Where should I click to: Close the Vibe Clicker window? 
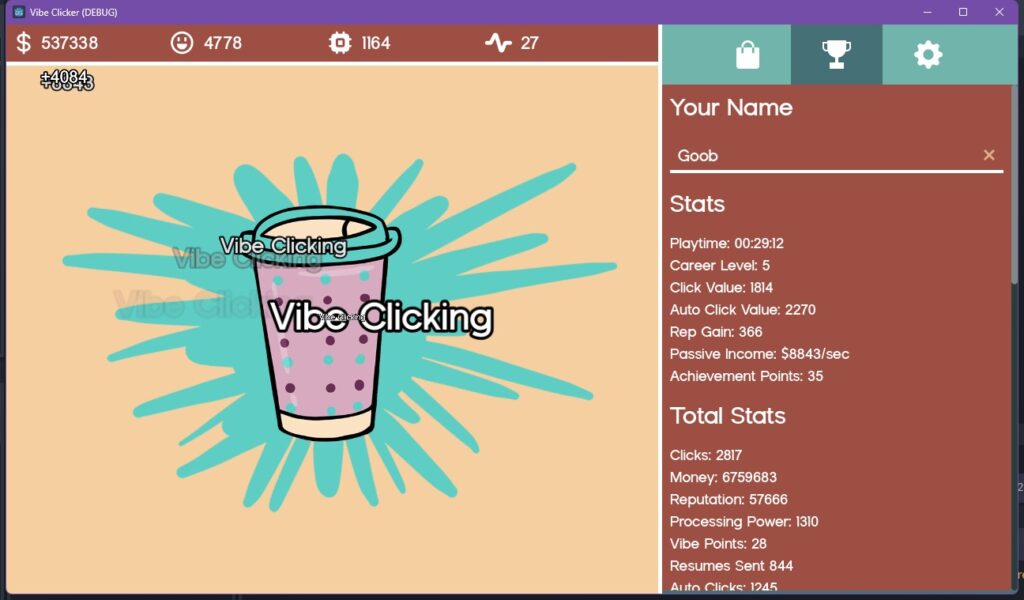999,12
